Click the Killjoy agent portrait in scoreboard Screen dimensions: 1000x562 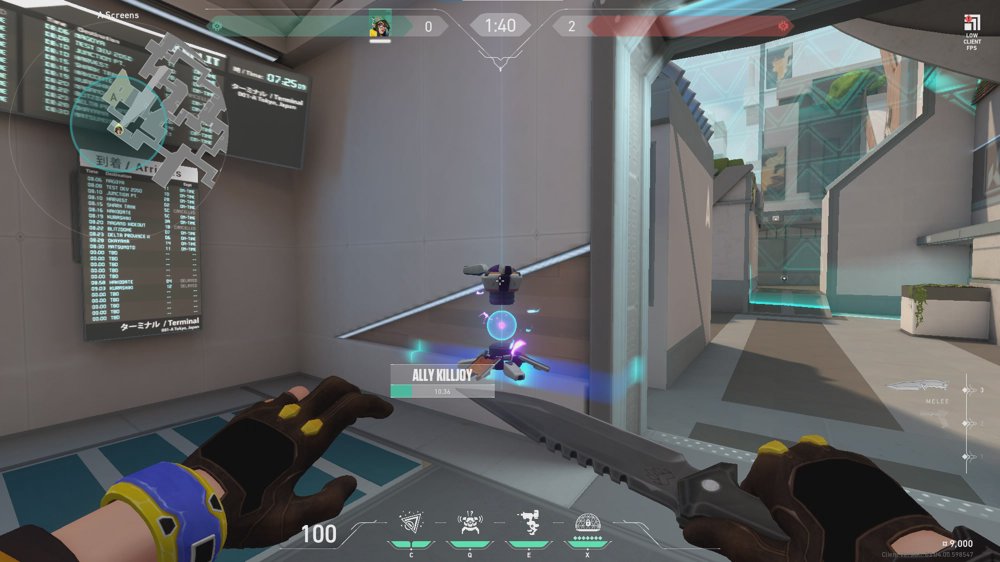click(379, 26)
